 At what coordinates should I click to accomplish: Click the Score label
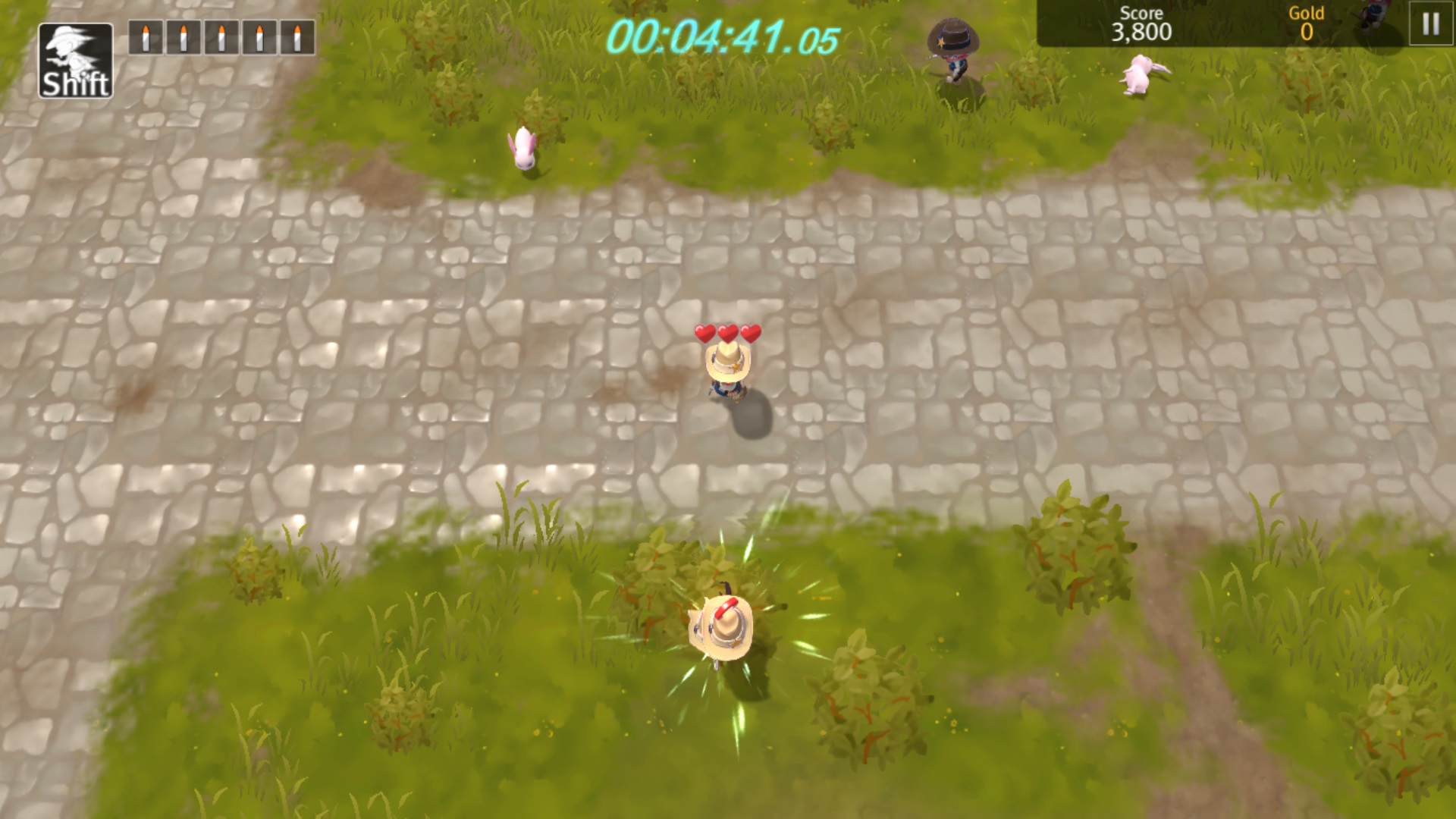click(1141, 12)
